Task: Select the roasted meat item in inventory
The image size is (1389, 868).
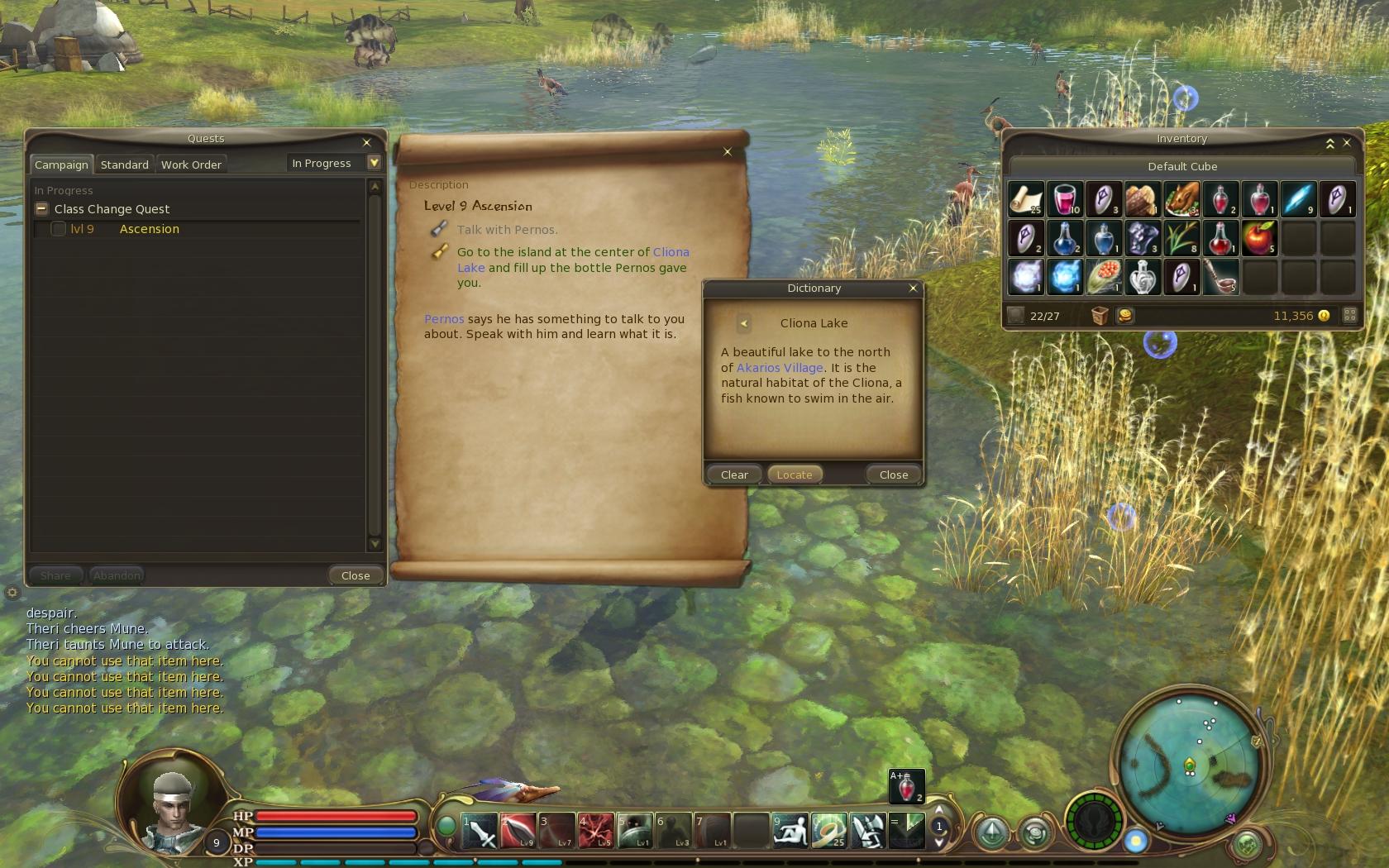Action: pos(1181,199)
